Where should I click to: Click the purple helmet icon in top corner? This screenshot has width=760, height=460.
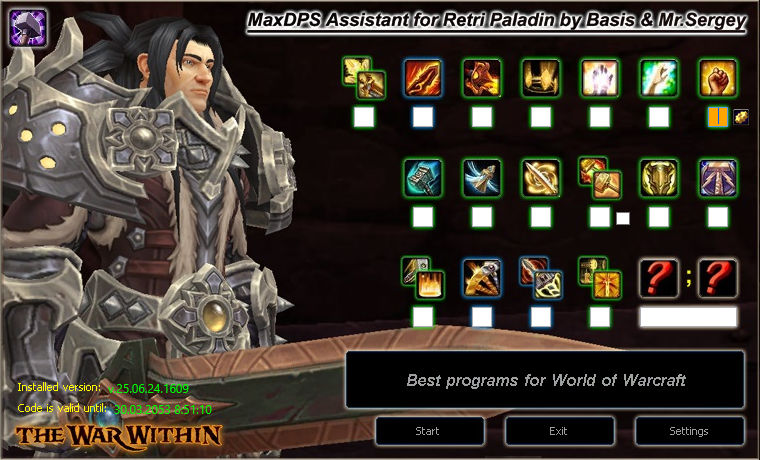tap(26, 27)
